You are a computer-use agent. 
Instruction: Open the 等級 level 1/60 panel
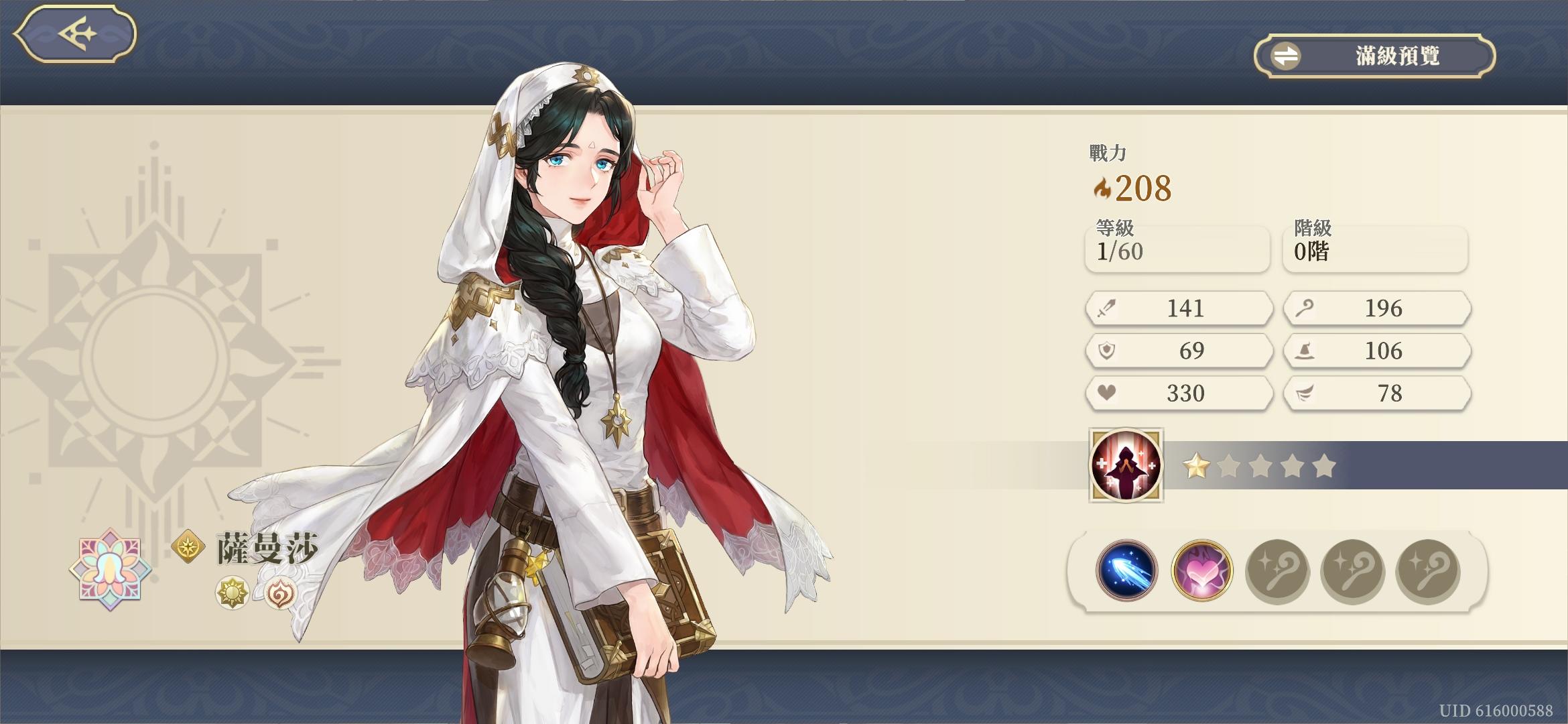1177,249
